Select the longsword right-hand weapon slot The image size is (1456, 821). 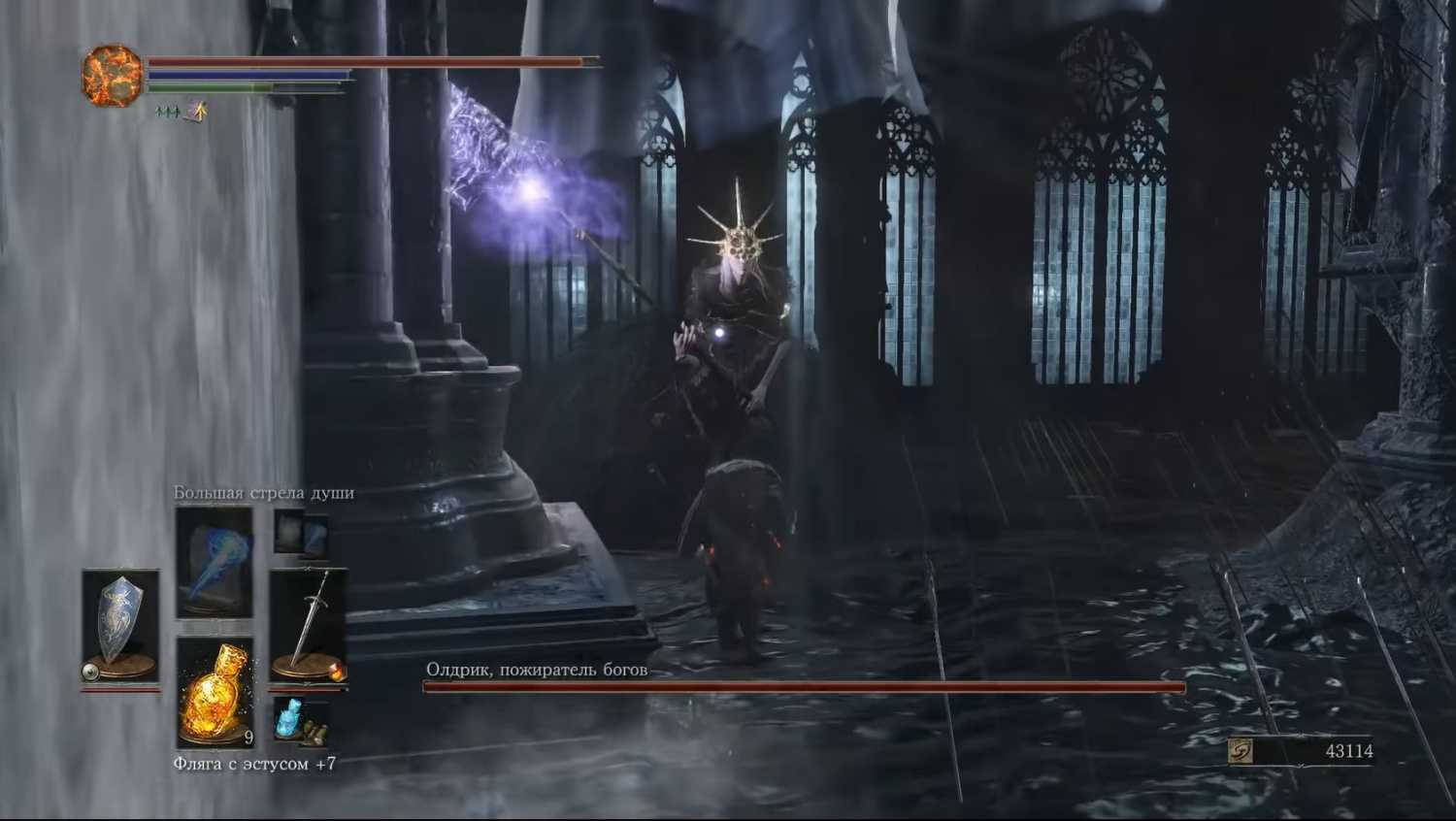(x=309, y=623)
